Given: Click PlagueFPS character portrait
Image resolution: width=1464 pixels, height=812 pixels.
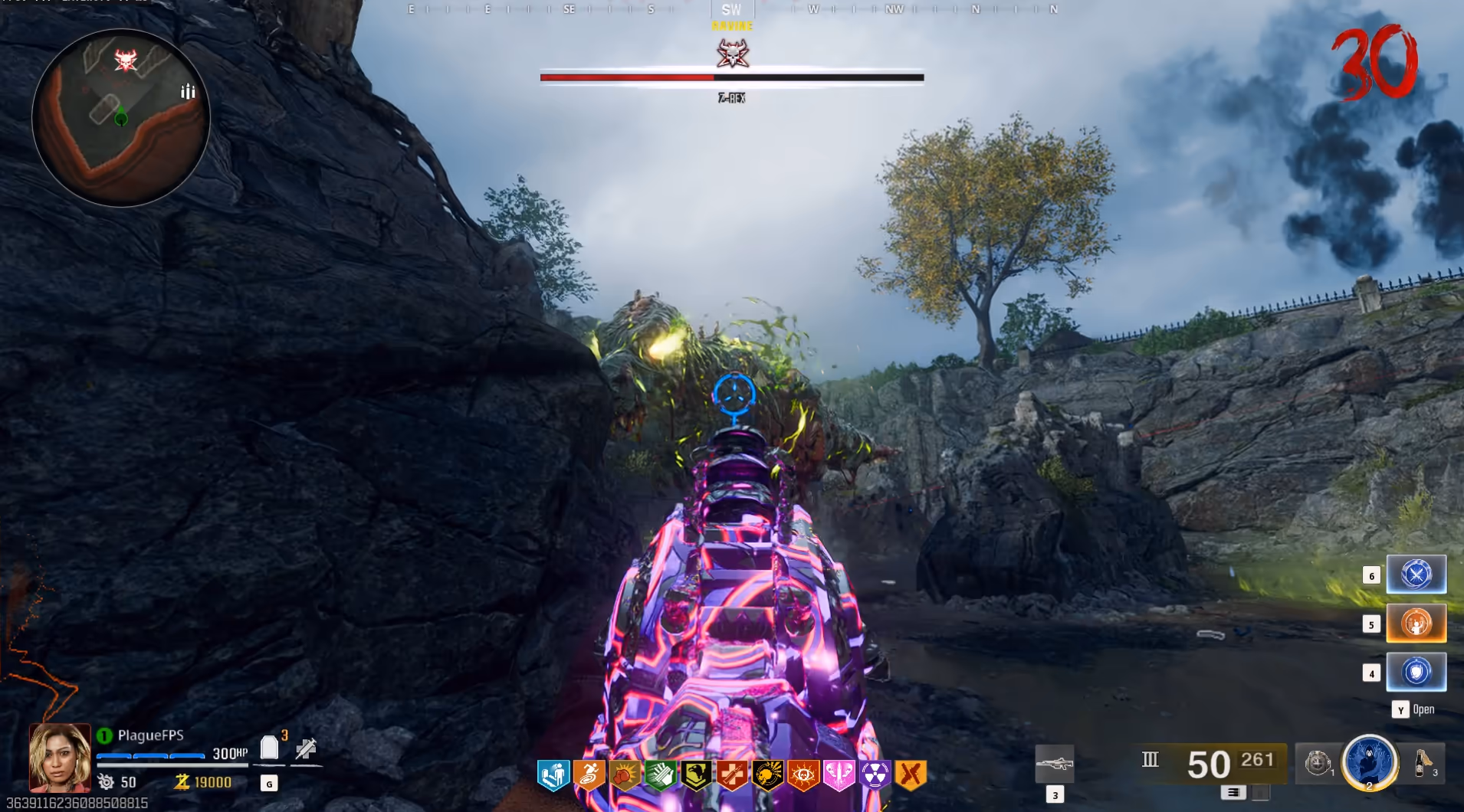Looking at the screenshot, I should 60,757.
